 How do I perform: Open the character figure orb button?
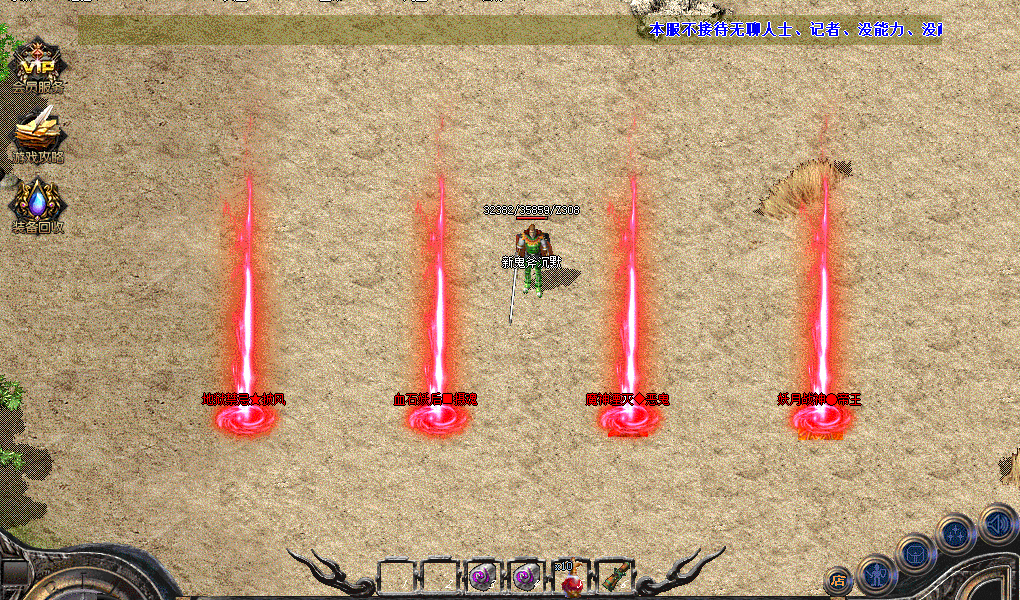(876, 573)
